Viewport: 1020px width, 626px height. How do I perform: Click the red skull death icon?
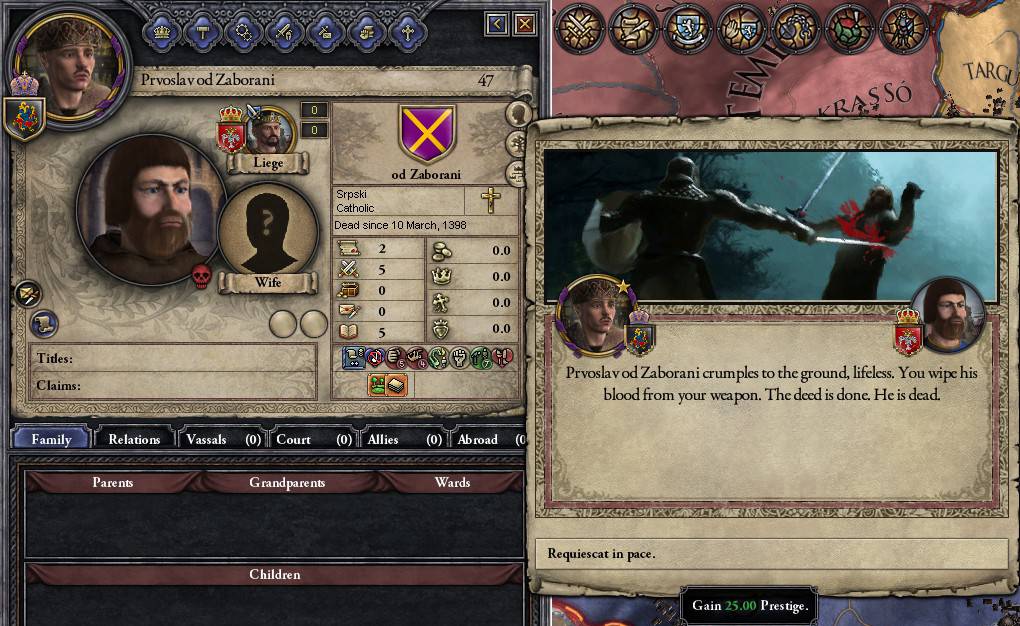tap(201, 276)
